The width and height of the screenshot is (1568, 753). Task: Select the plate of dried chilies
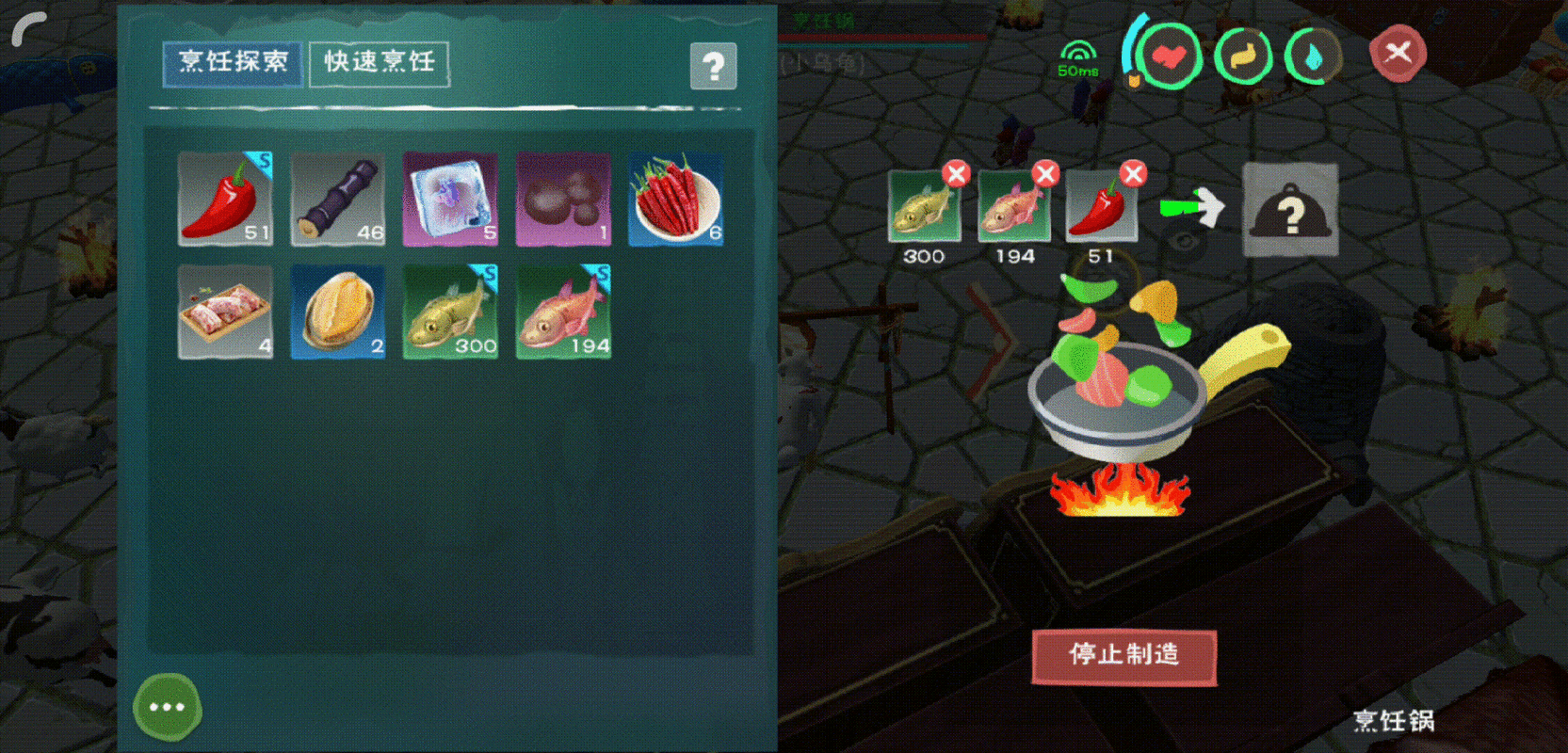(674, 198)
